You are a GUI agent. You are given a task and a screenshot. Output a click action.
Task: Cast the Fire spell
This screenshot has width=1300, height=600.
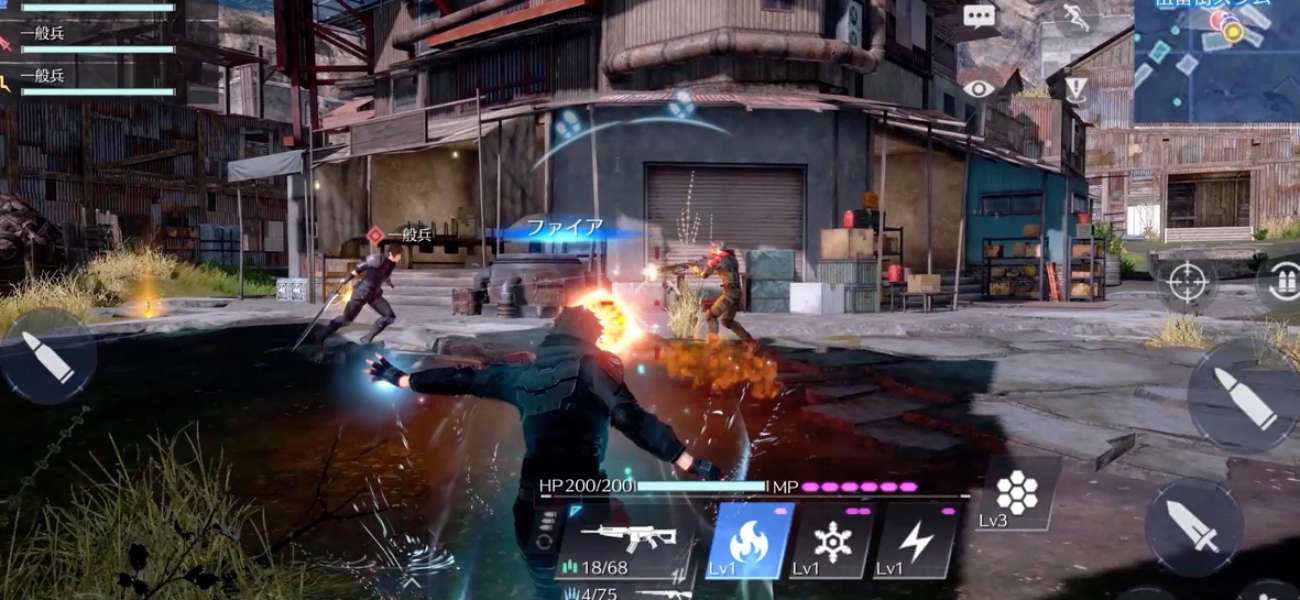point(749,540)
